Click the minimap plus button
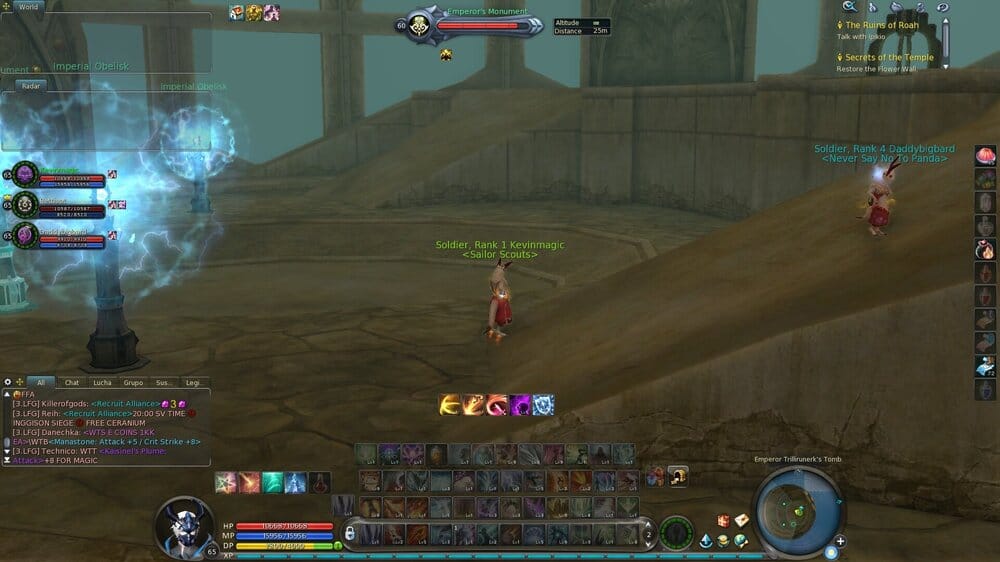1000x562 pixels. (840, 541)
